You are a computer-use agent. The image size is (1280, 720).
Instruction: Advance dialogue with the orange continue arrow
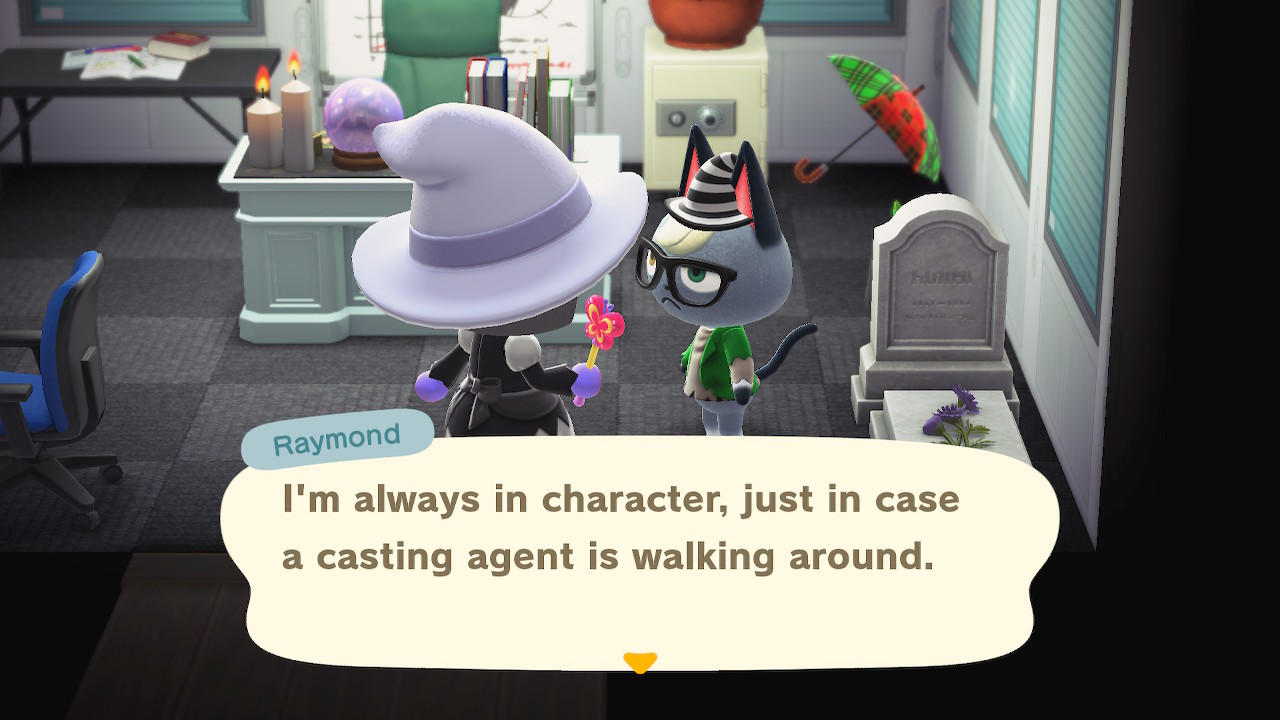(x=640, y=662)
